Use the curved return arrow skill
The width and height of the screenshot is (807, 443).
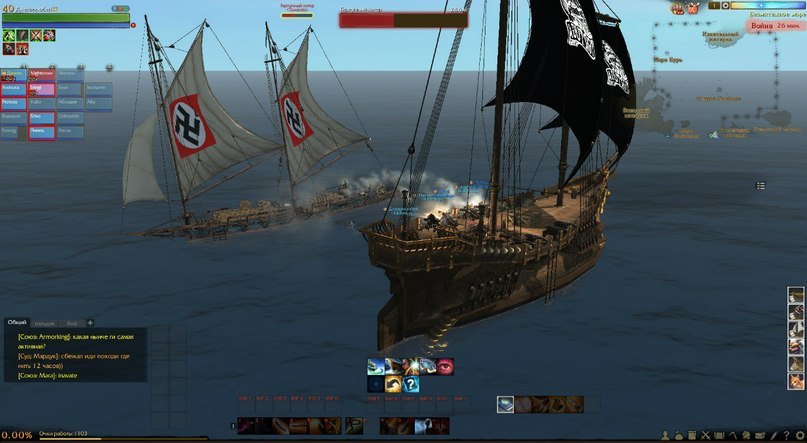pyautogui.click(x=392, y=384)
